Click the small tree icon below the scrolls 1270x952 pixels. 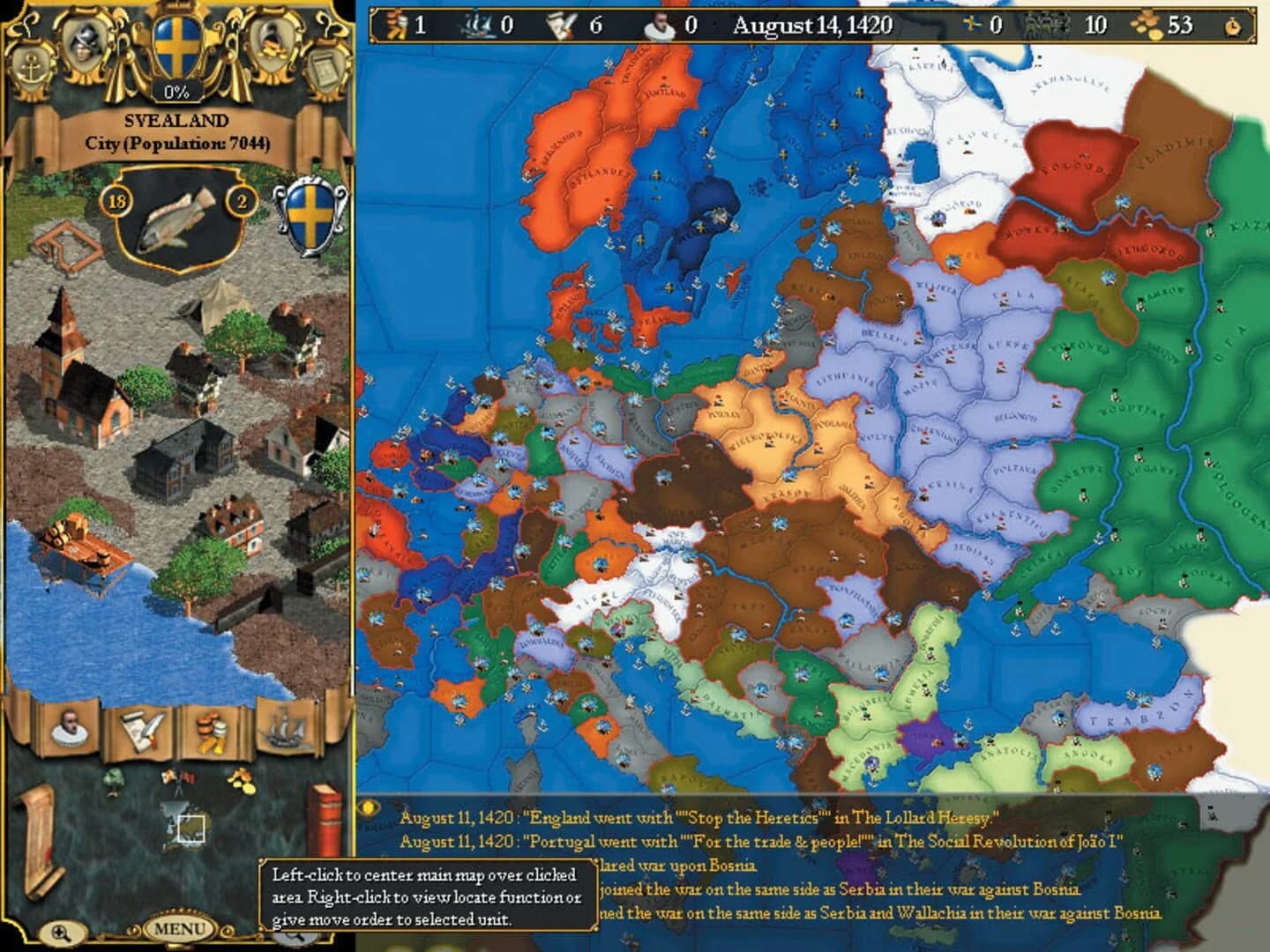click(115, 776)
